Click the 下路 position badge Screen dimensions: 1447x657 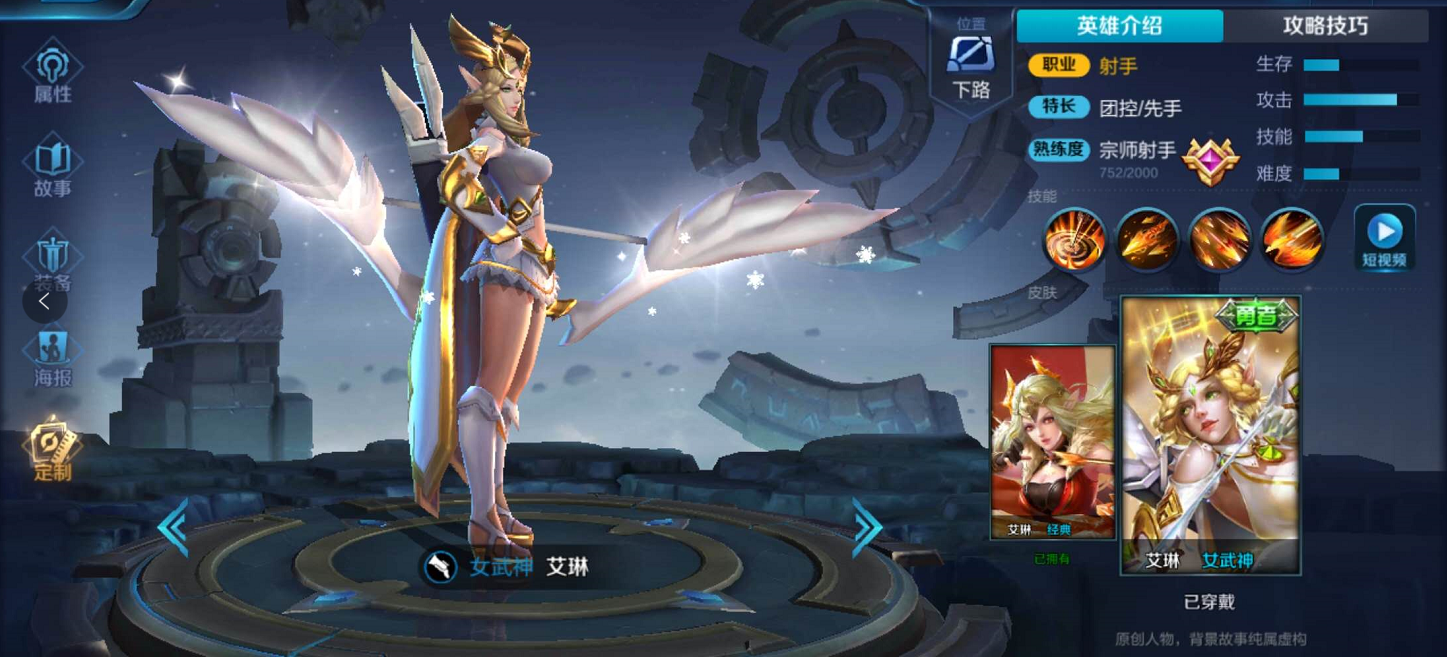(x=971, y=66)
